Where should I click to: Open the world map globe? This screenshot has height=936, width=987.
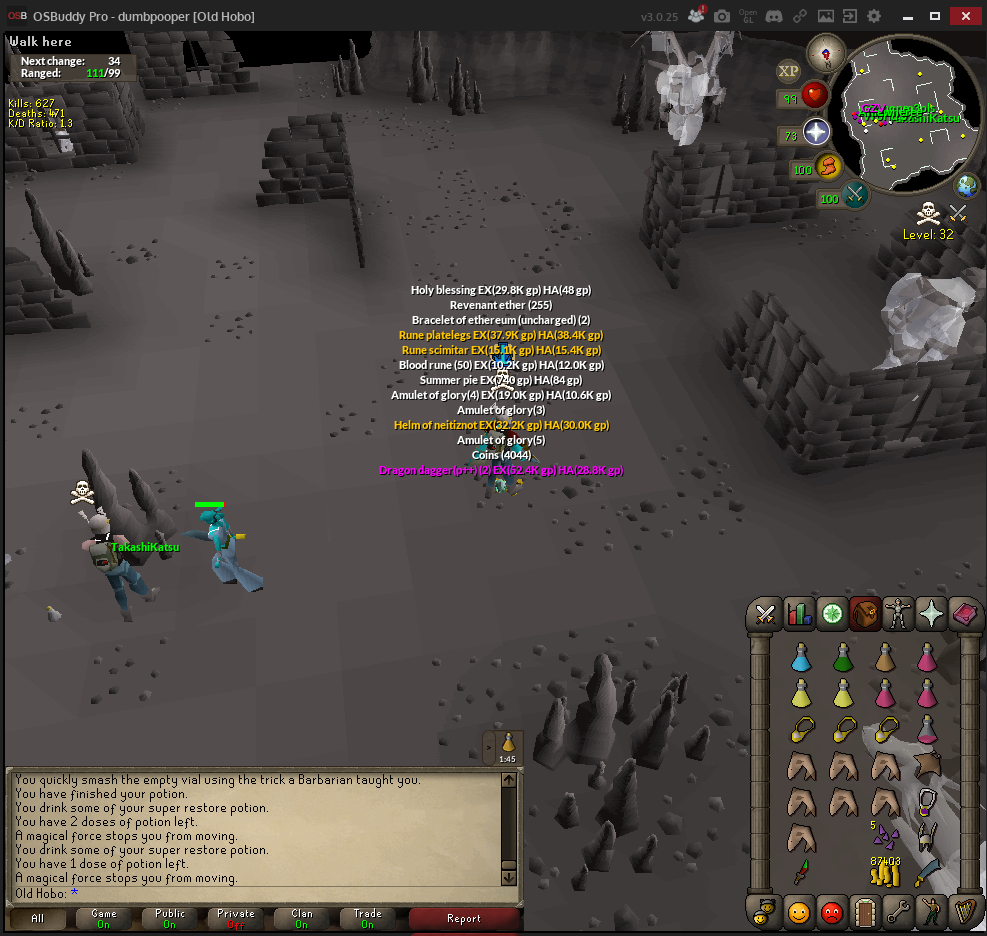pyautogui.click(x=967, y=185)
